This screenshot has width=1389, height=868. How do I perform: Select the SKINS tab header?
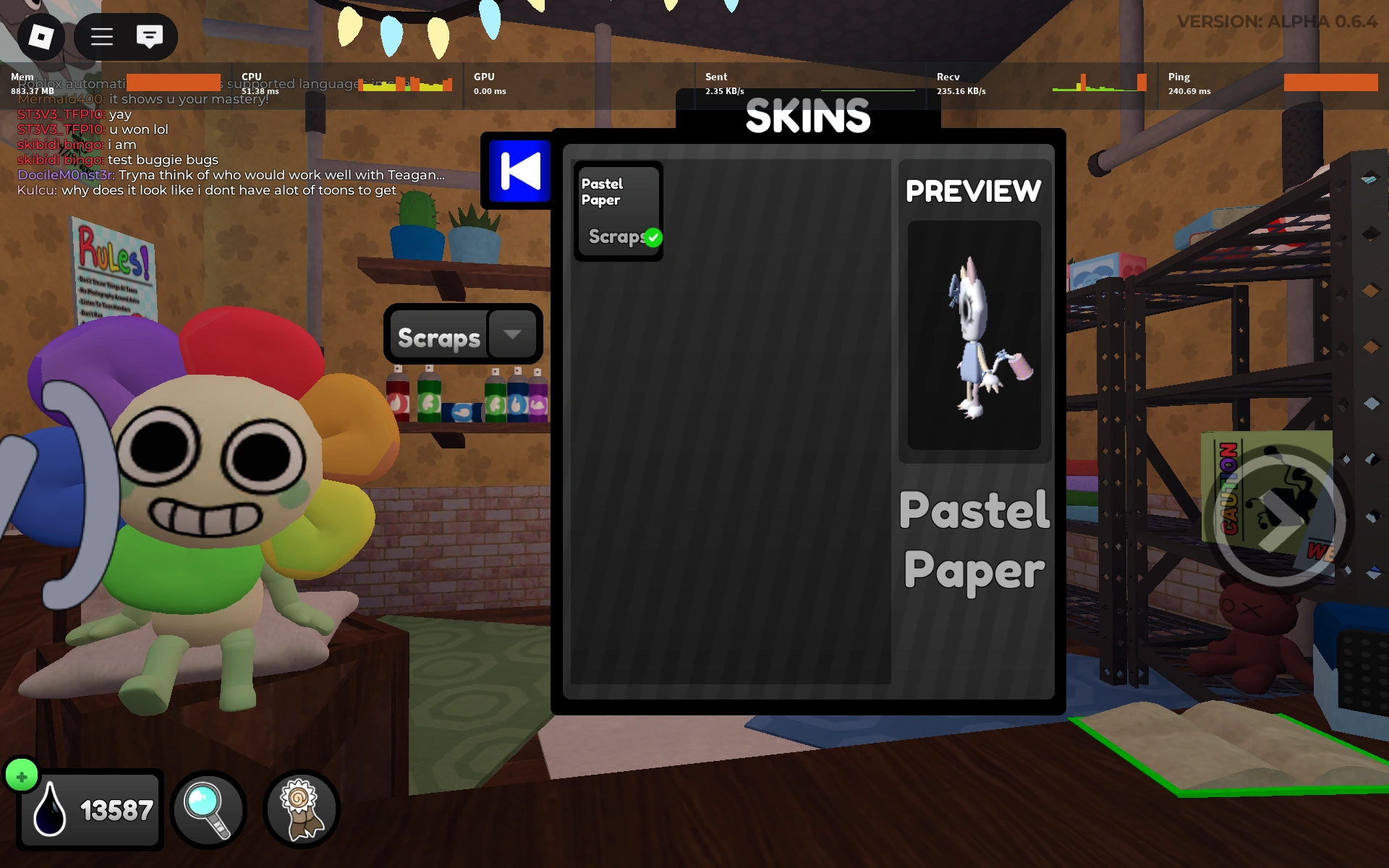[x=807, y=116]
